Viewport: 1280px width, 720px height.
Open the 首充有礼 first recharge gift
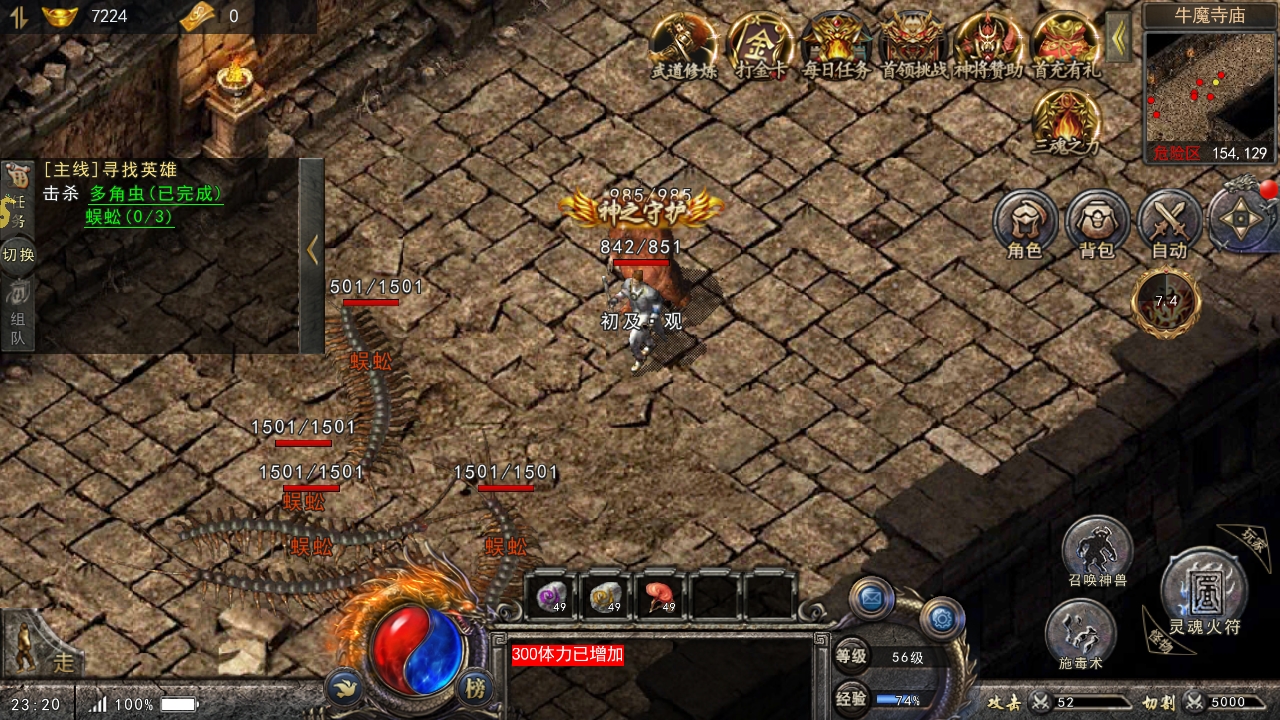coord(1066,43)
